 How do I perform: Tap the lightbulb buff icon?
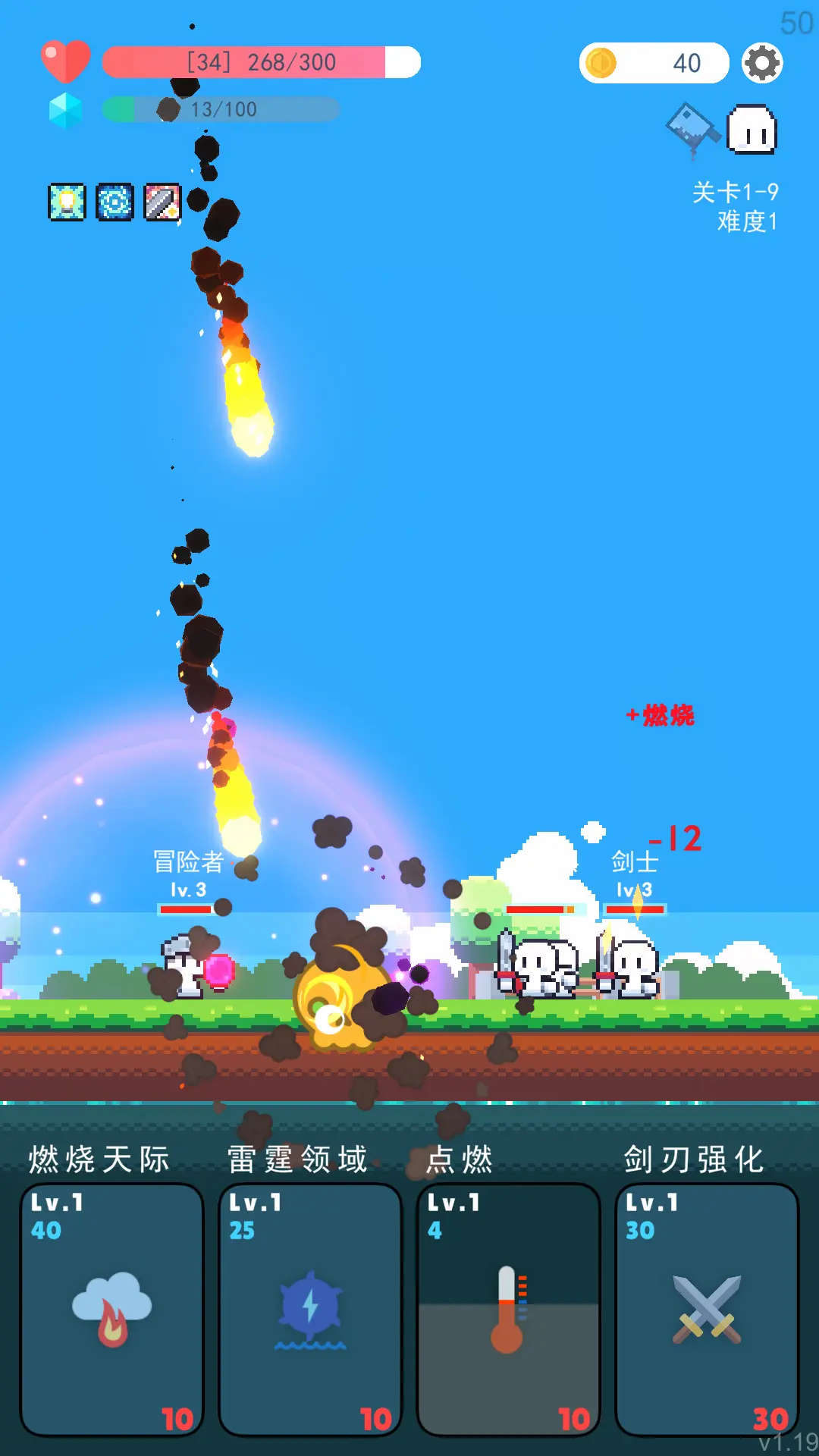[67, 202]
